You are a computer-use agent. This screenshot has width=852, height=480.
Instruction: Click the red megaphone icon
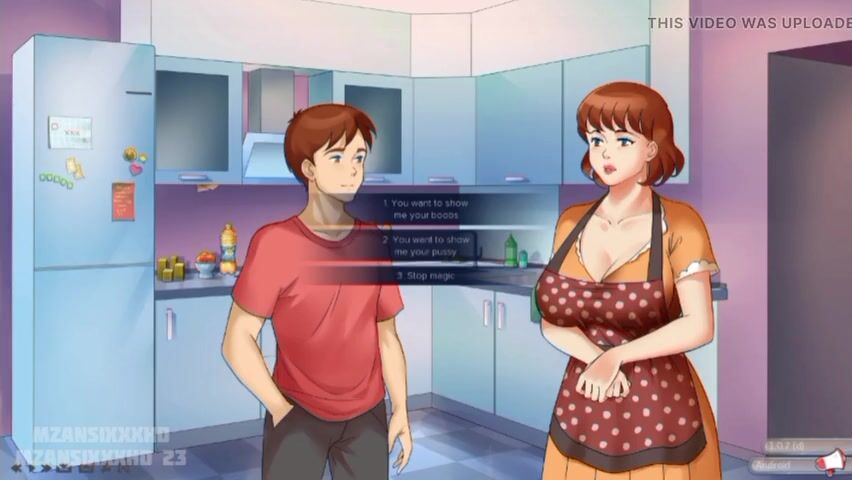coord(829,462)
